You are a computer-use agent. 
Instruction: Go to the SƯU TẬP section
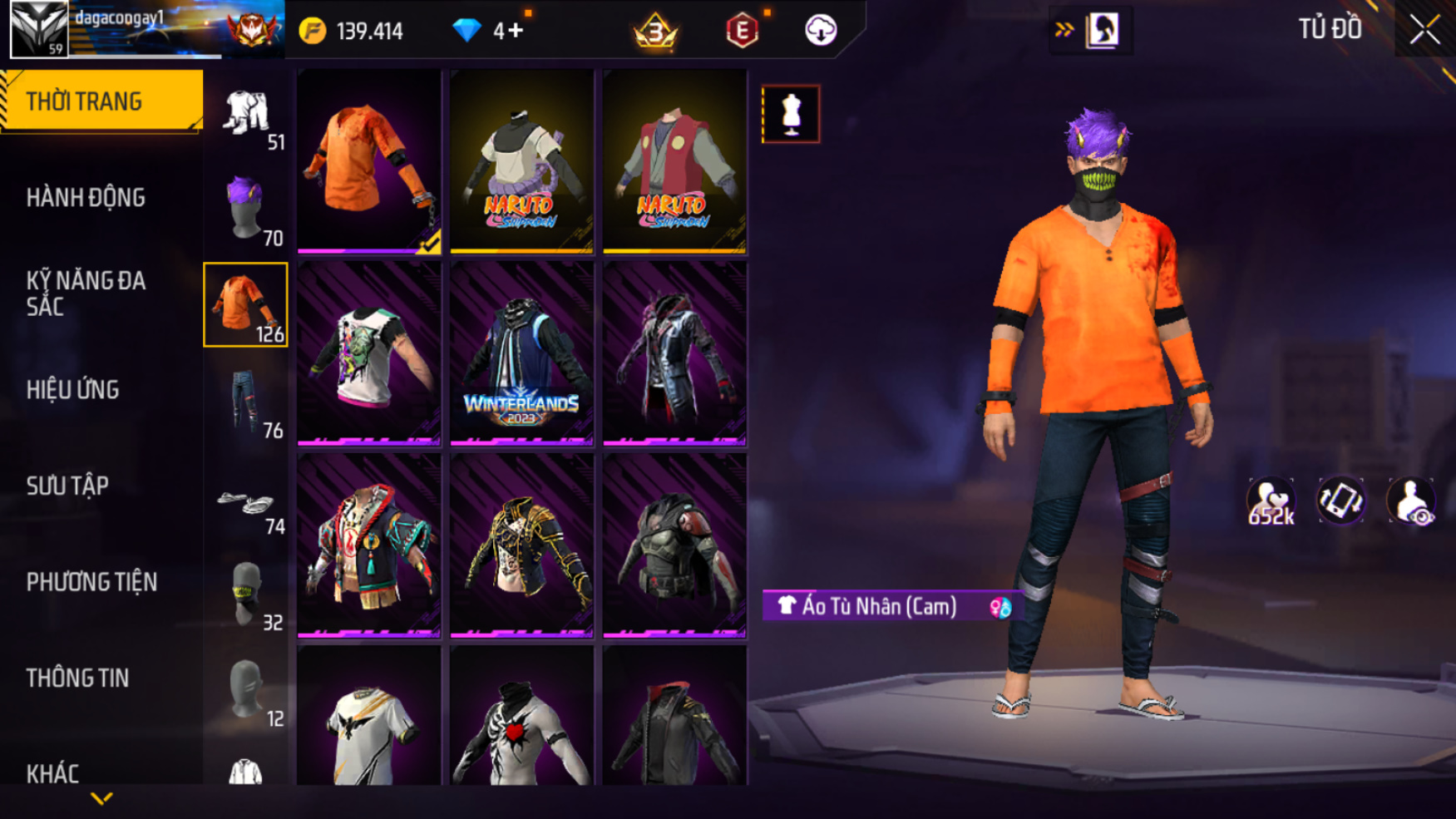(x=67, y=486)
